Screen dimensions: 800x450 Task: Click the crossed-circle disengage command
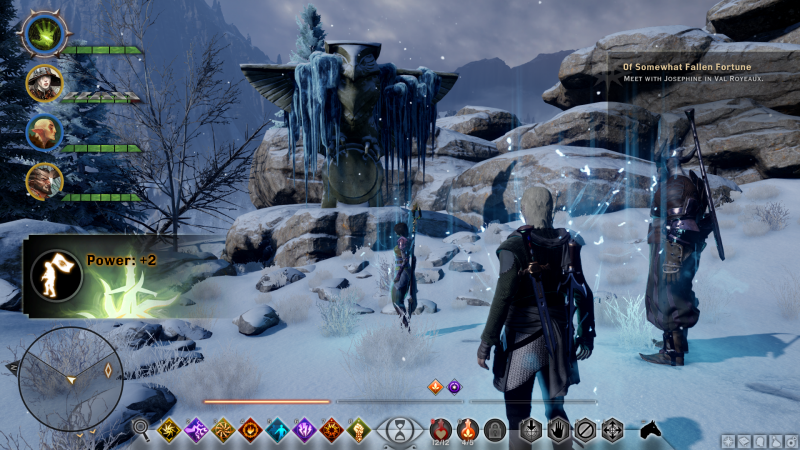pyautogui.click(x=585, y=430)
